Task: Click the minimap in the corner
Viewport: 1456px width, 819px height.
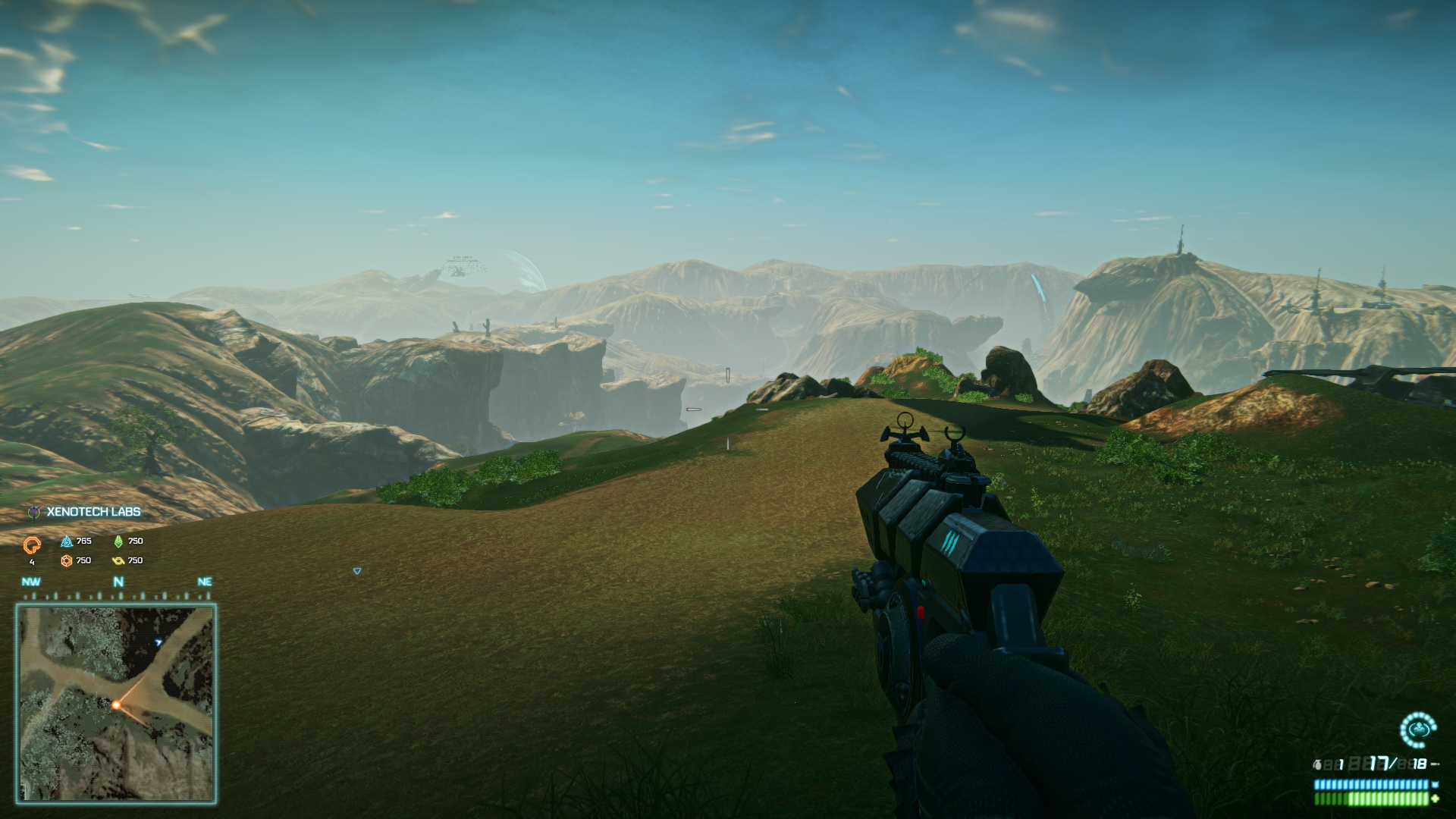Action: coord(116,703)
